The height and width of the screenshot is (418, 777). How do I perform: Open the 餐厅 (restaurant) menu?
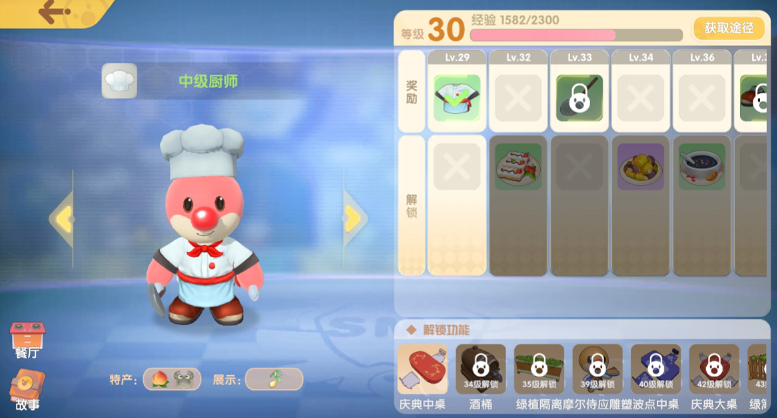click(x=27, y=339)
